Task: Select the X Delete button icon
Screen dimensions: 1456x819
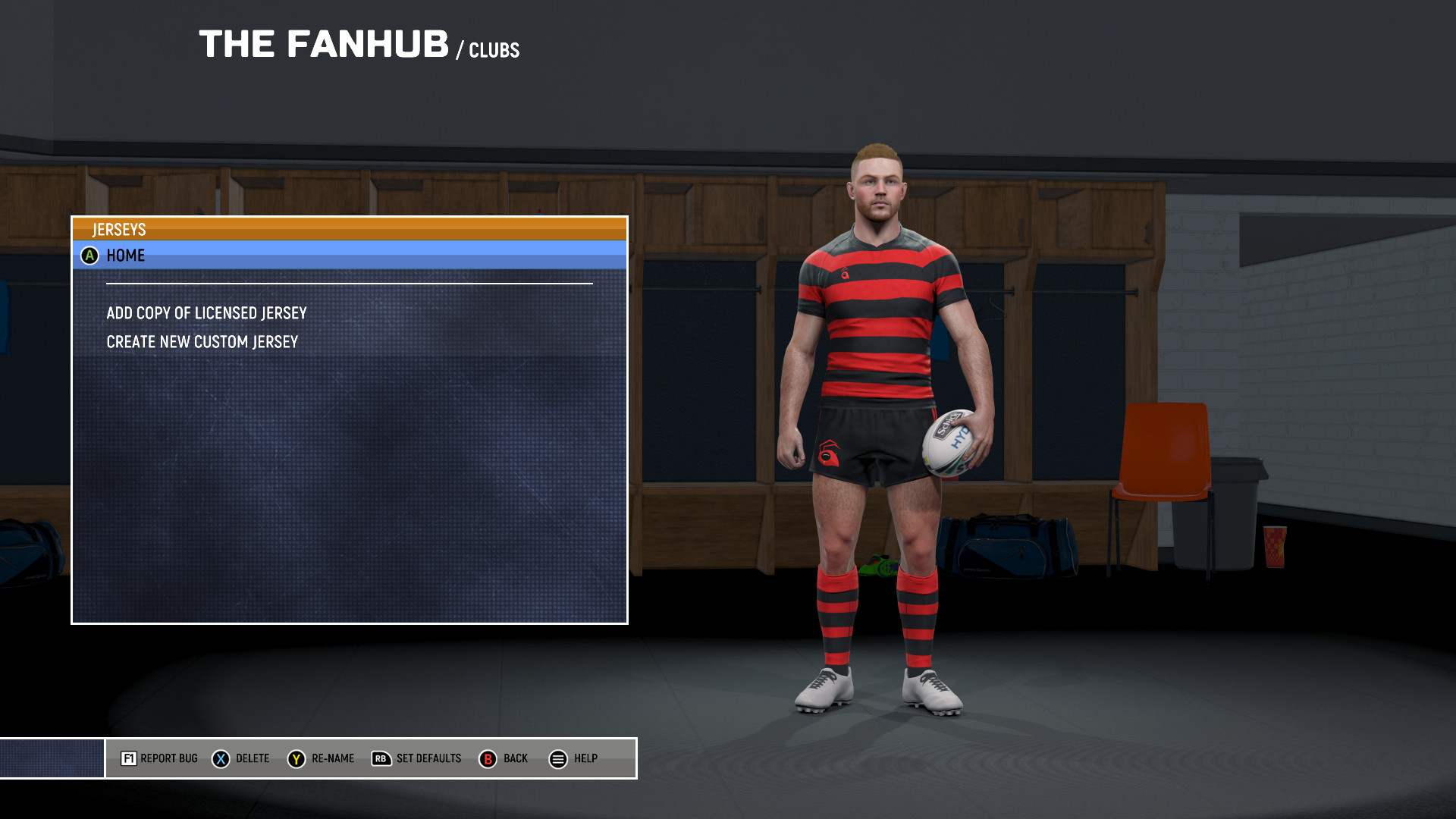Action: coord(219,758)
